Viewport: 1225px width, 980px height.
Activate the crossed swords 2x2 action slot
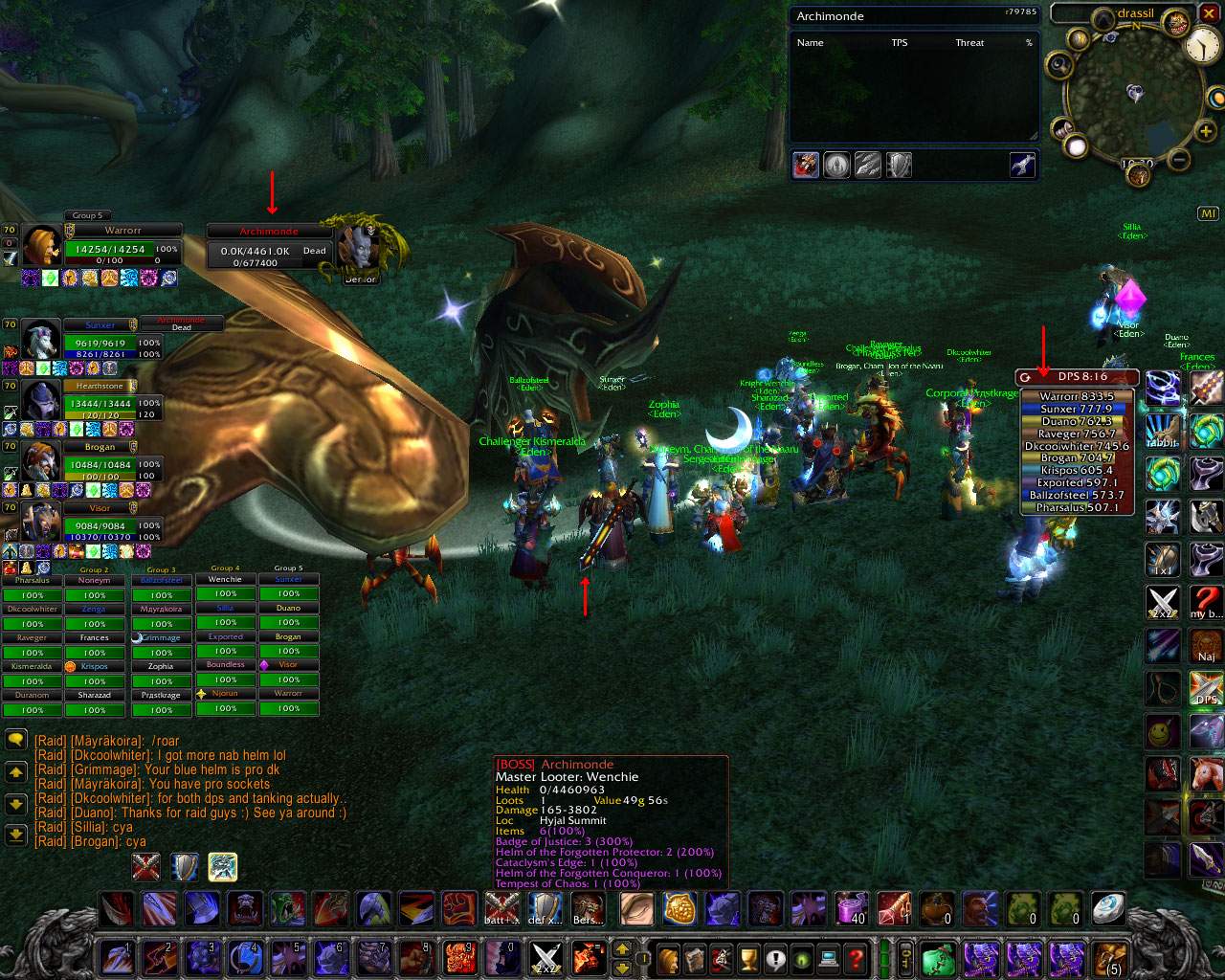[x=545, y=956]
